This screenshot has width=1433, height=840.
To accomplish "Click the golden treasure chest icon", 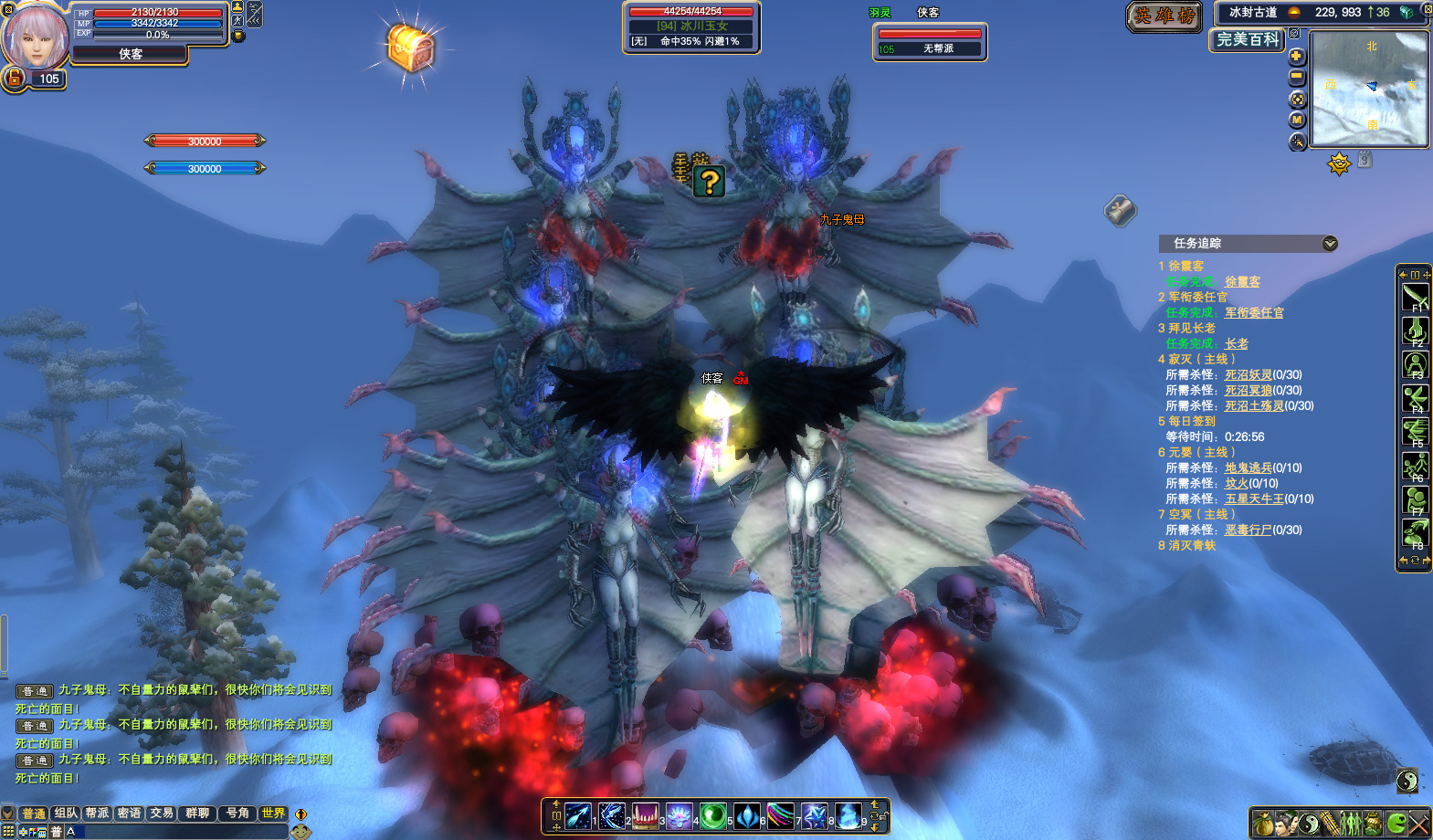I will pos(409,47).
